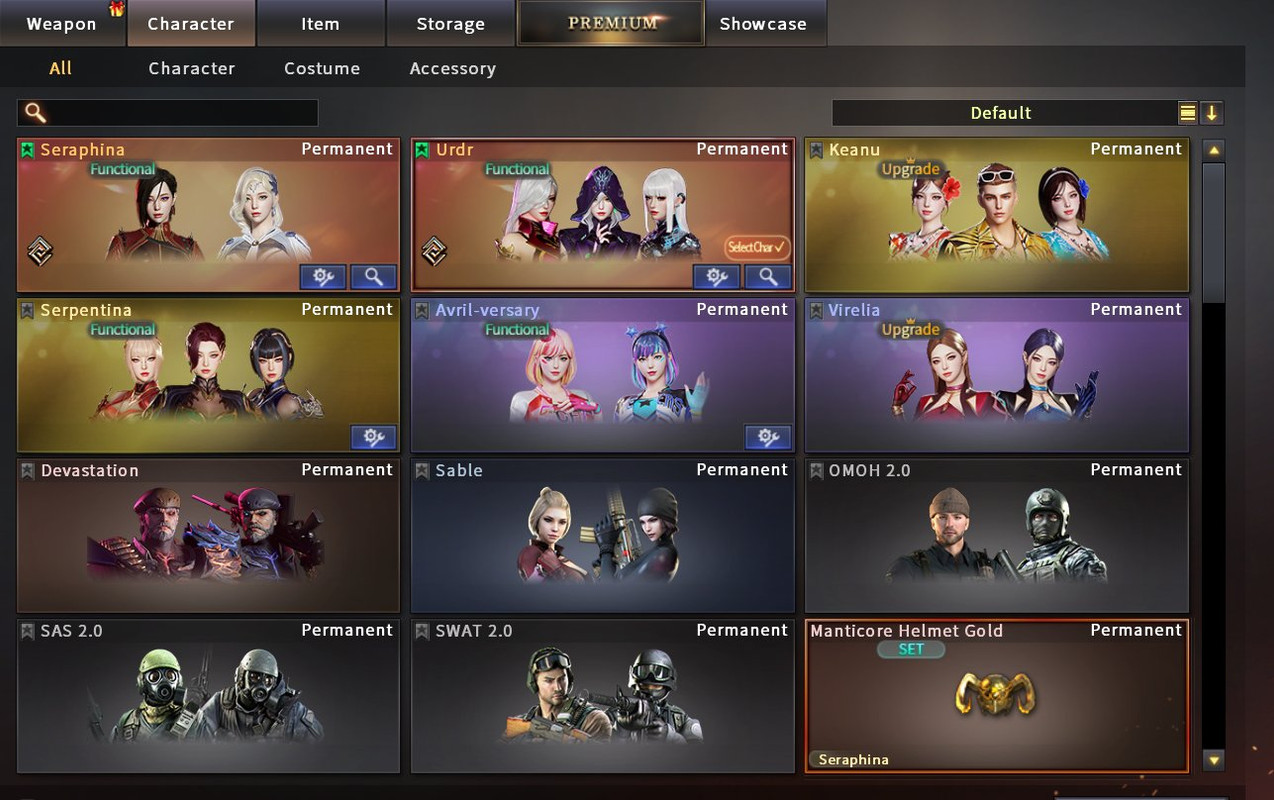The width and height of the screenshot is (1274, 800).
Task: Open the Default sort dropdown
Action: pyautogui.click(x=1002, y=113)
